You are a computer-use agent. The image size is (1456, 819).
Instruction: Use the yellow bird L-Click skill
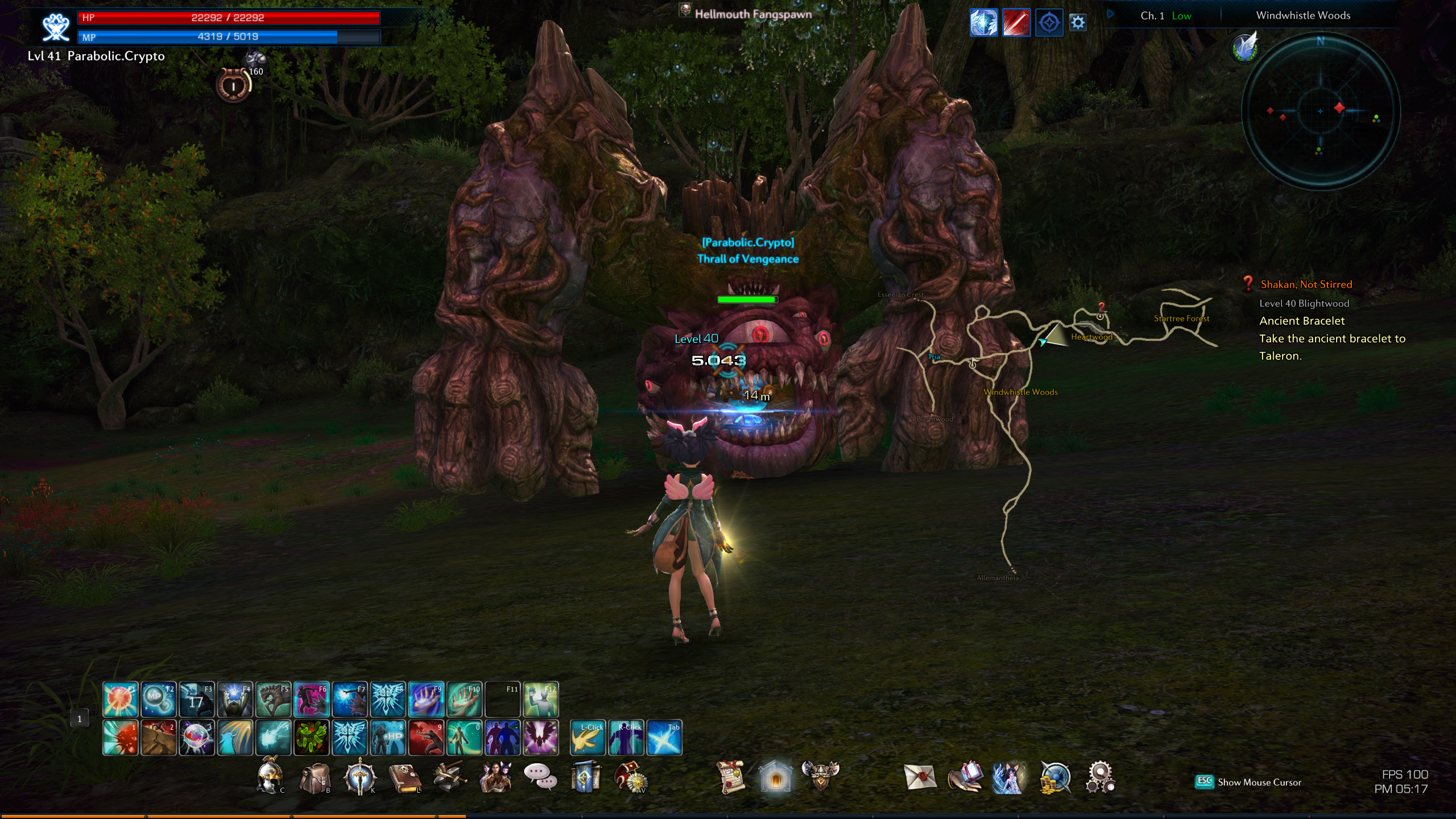[x=588, y=738]
